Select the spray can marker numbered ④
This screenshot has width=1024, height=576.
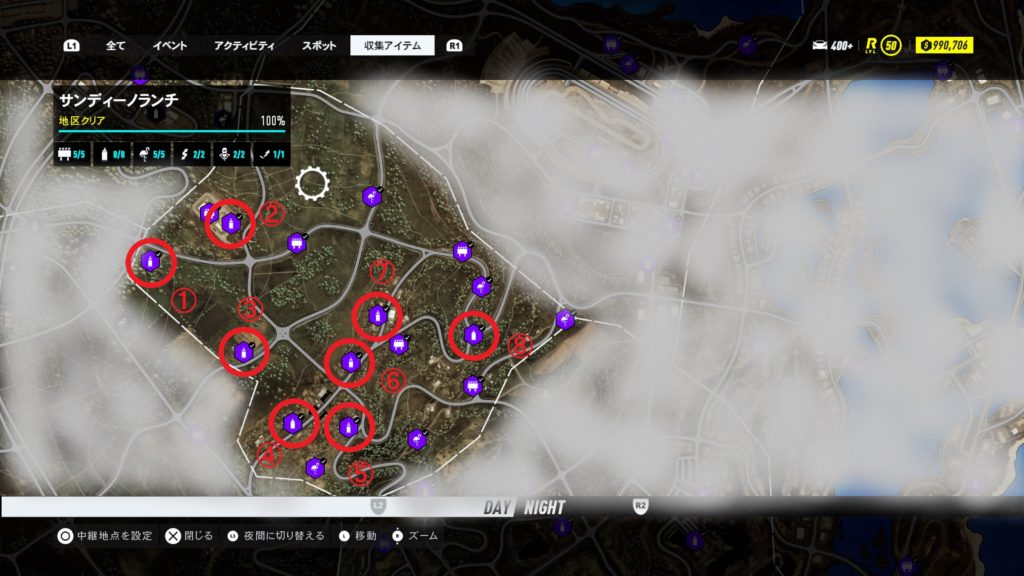(x=293, y=424)
